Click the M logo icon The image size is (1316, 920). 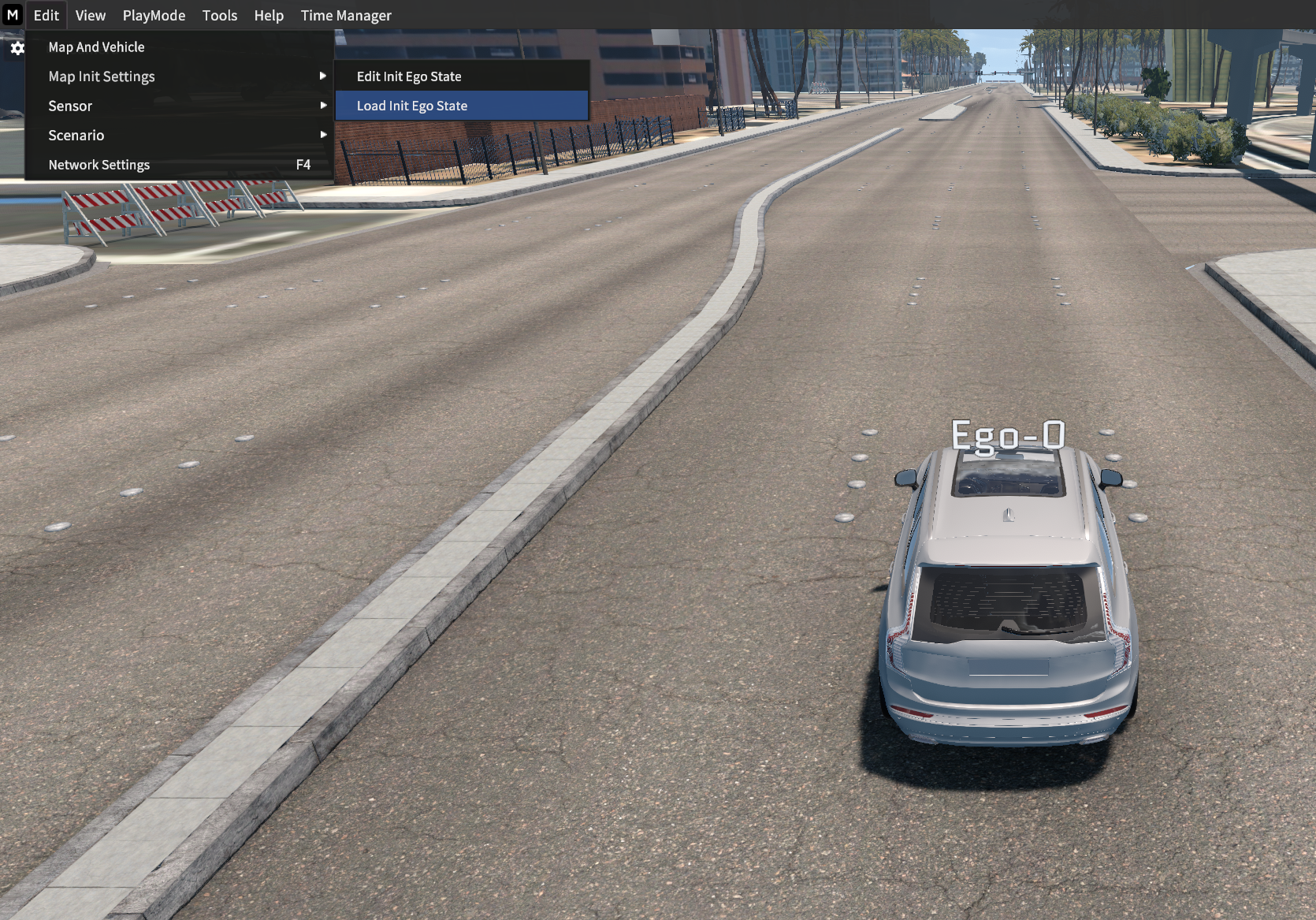(13, 15)
